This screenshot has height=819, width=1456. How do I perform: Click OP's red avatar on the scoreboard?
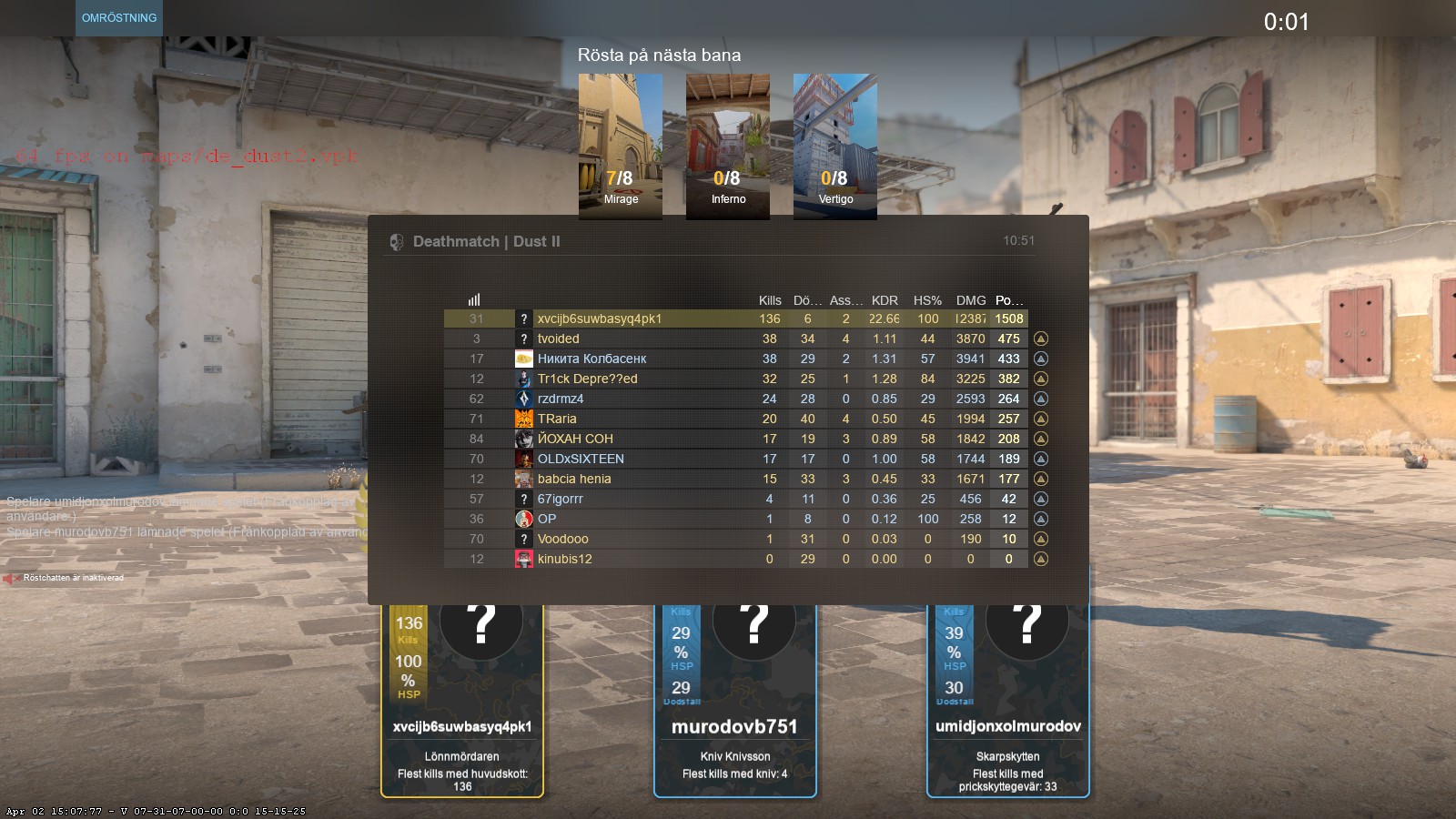[523, 519]
